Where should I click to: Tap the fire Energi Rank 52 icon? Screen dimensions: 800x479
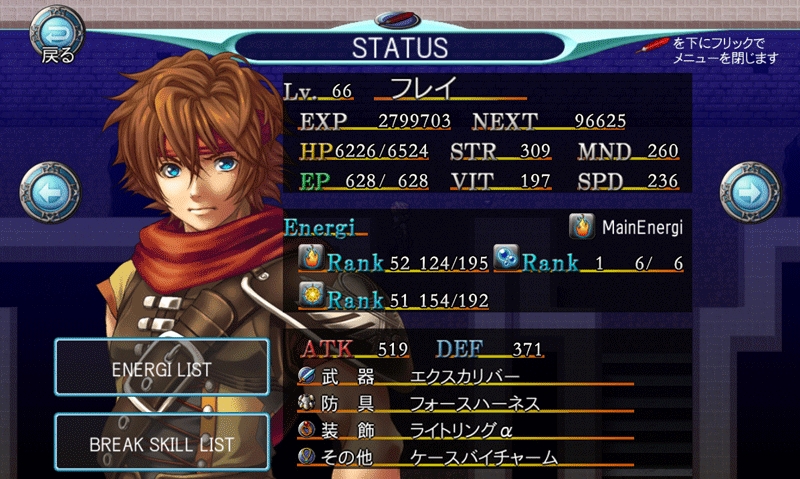click(311, 262)
